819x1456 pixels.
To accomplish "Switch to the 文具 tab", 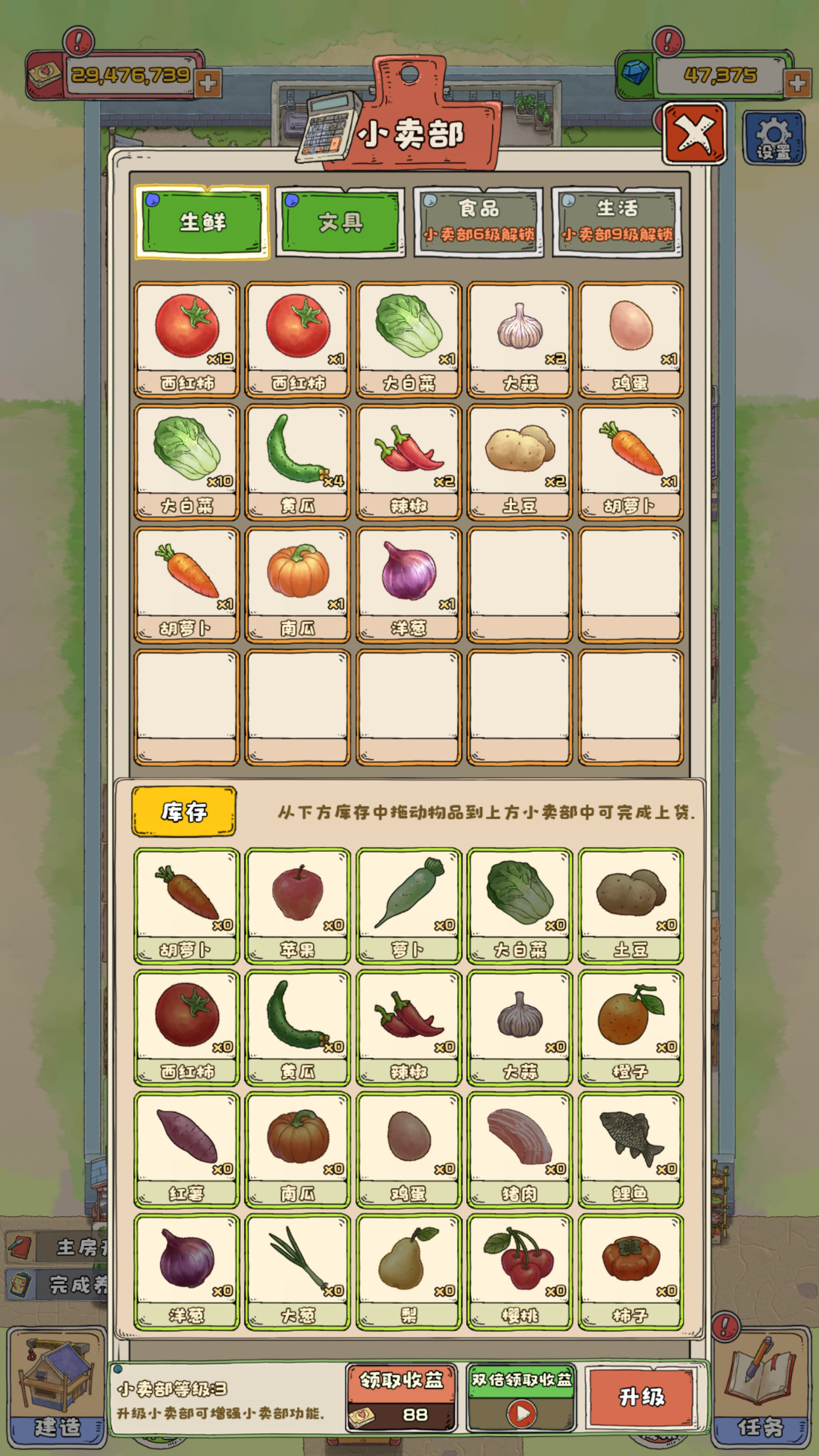I will pos(340,222).
